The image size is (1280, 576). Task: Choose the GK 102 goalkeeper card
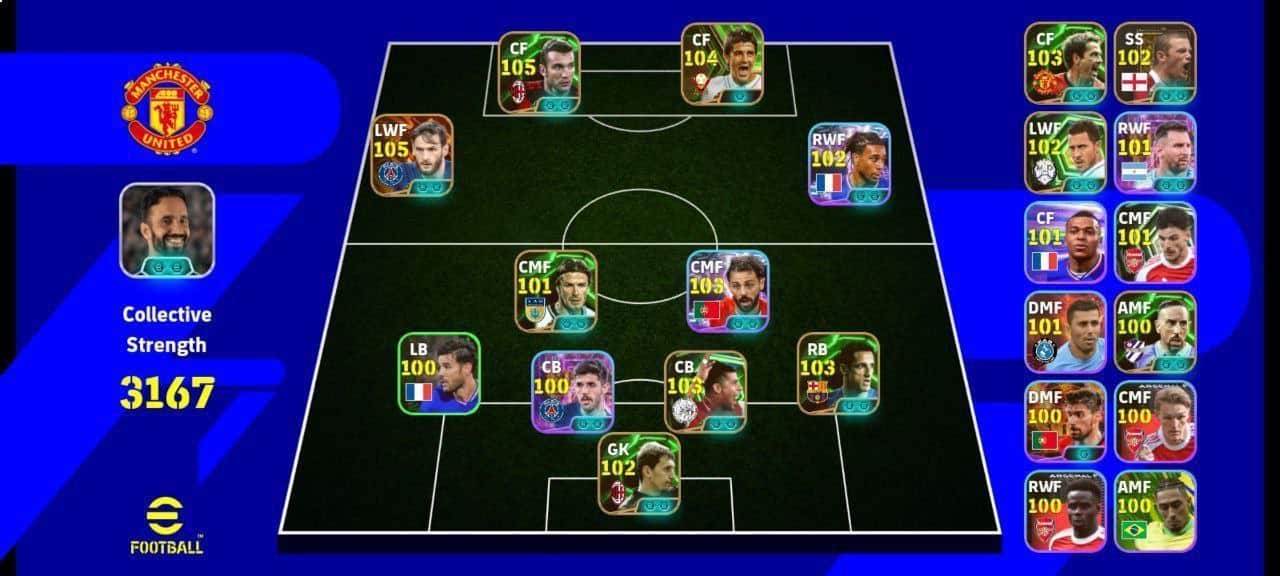click(x=639, y=474)
